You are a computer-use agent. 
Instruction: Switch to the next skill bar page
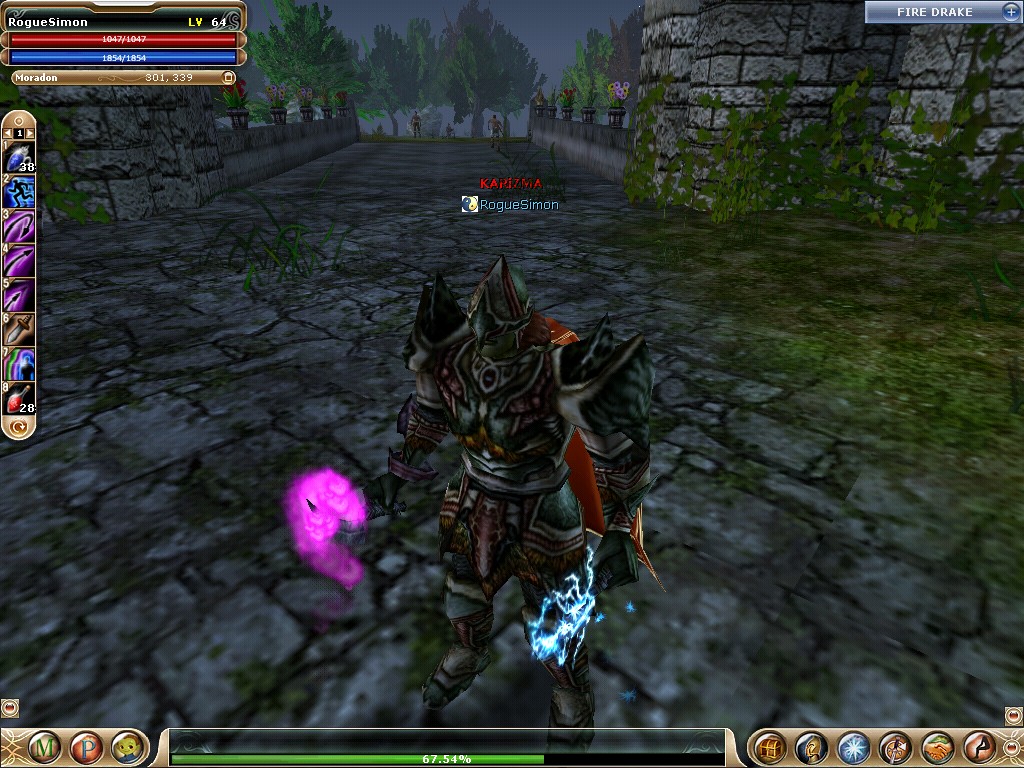30,132
